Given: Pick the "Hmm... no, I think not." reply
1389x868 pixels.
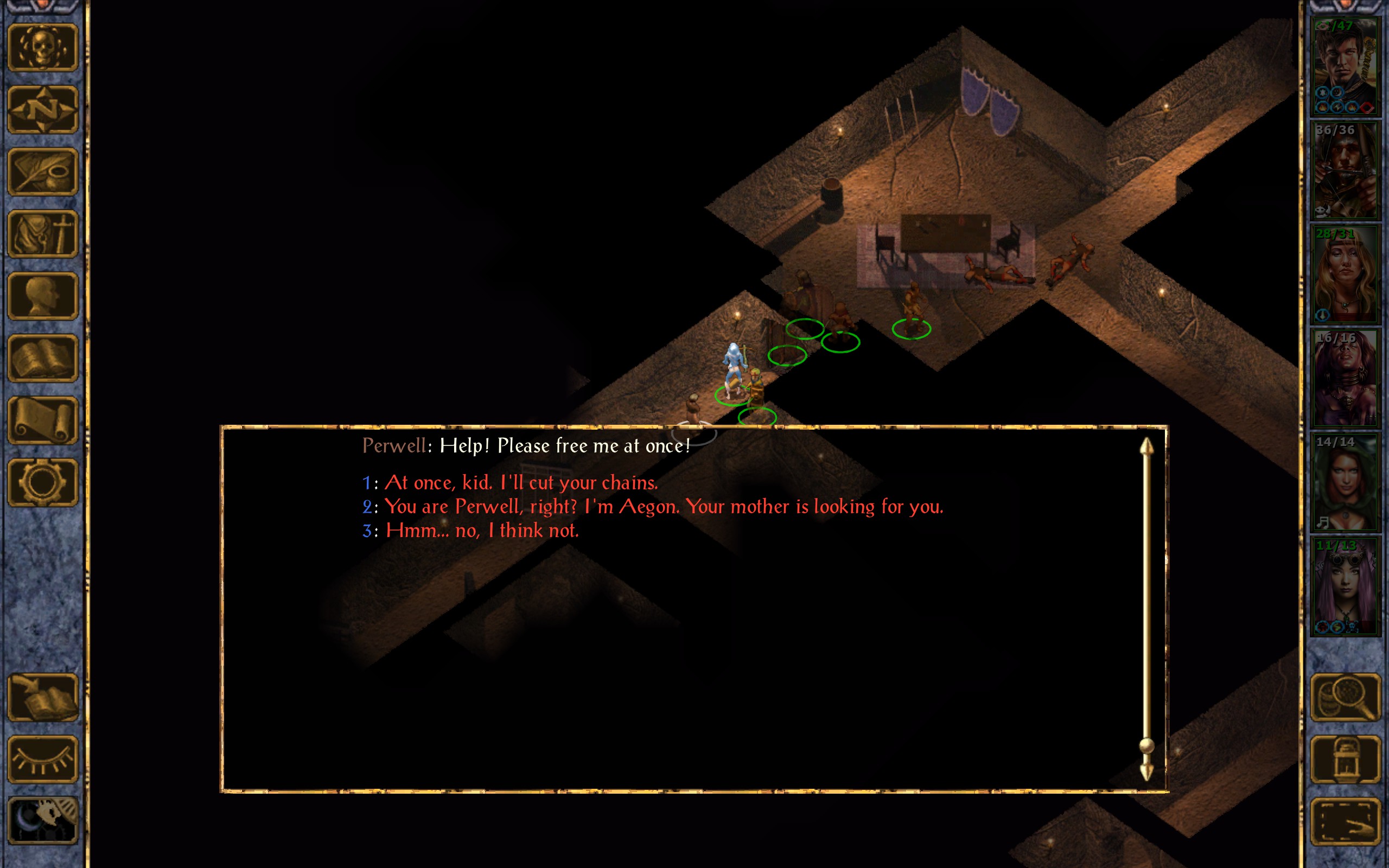Looking at the screenshot, I should tap(482, 531).
